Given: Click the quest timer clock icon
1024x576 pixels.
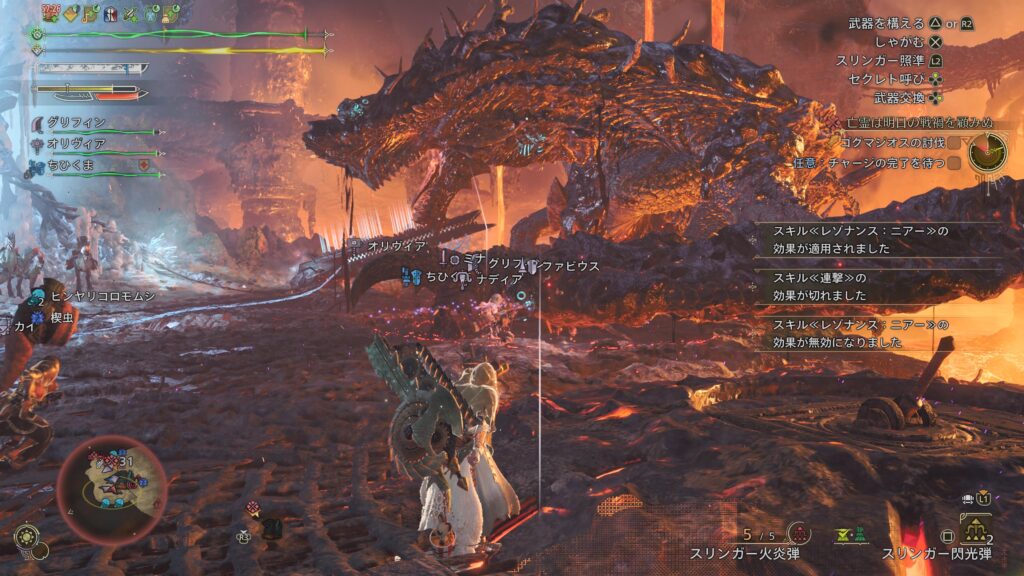Looking at the screenshot, I should pos(986,152).
